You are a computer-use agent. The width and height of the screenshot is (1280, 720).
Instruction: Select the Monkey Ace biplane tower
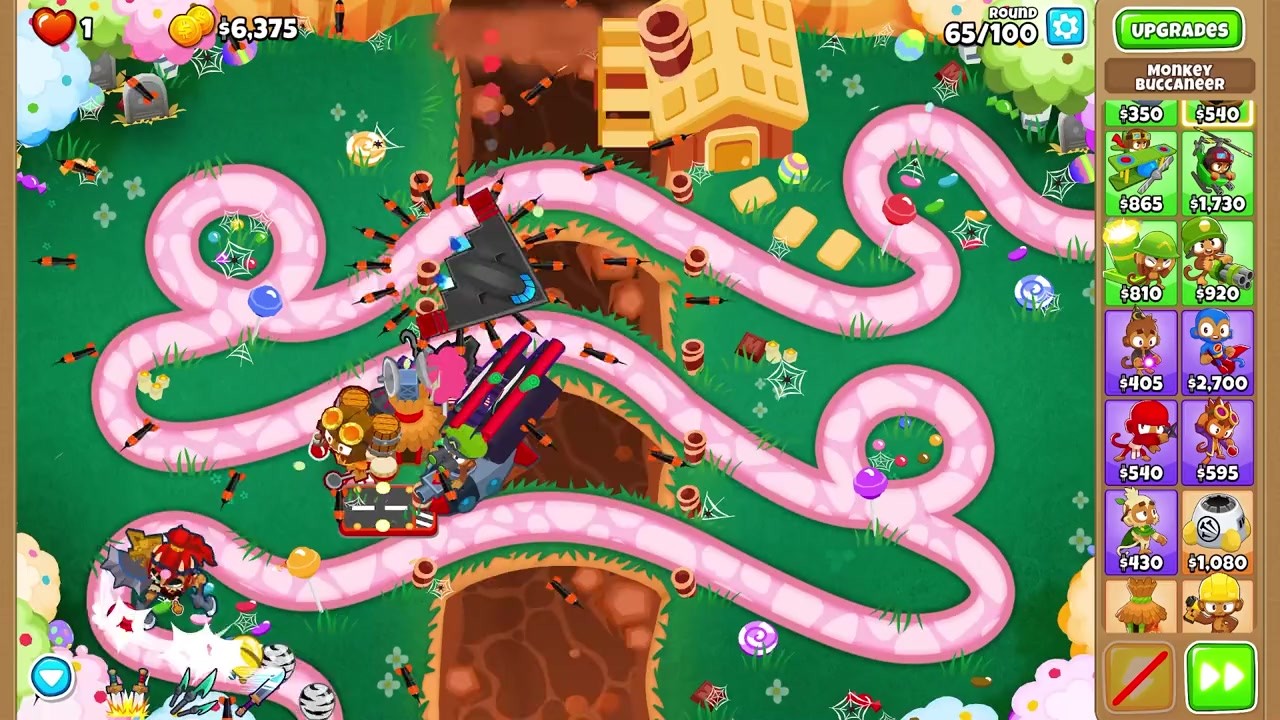pyautogui.click(x=1141, y=170)
